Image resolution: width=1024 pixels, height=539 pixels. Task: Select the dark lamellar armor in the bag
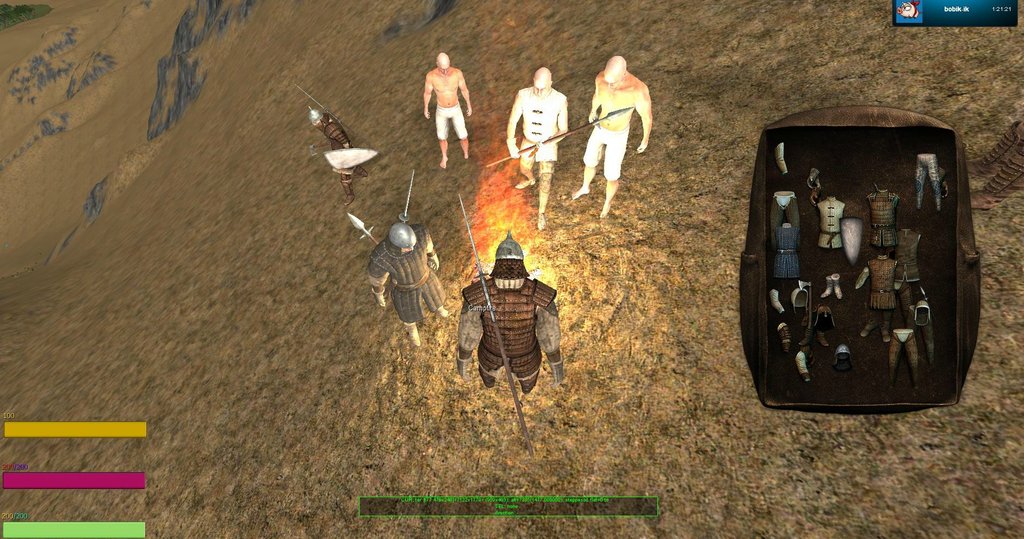tap(882, 216)
